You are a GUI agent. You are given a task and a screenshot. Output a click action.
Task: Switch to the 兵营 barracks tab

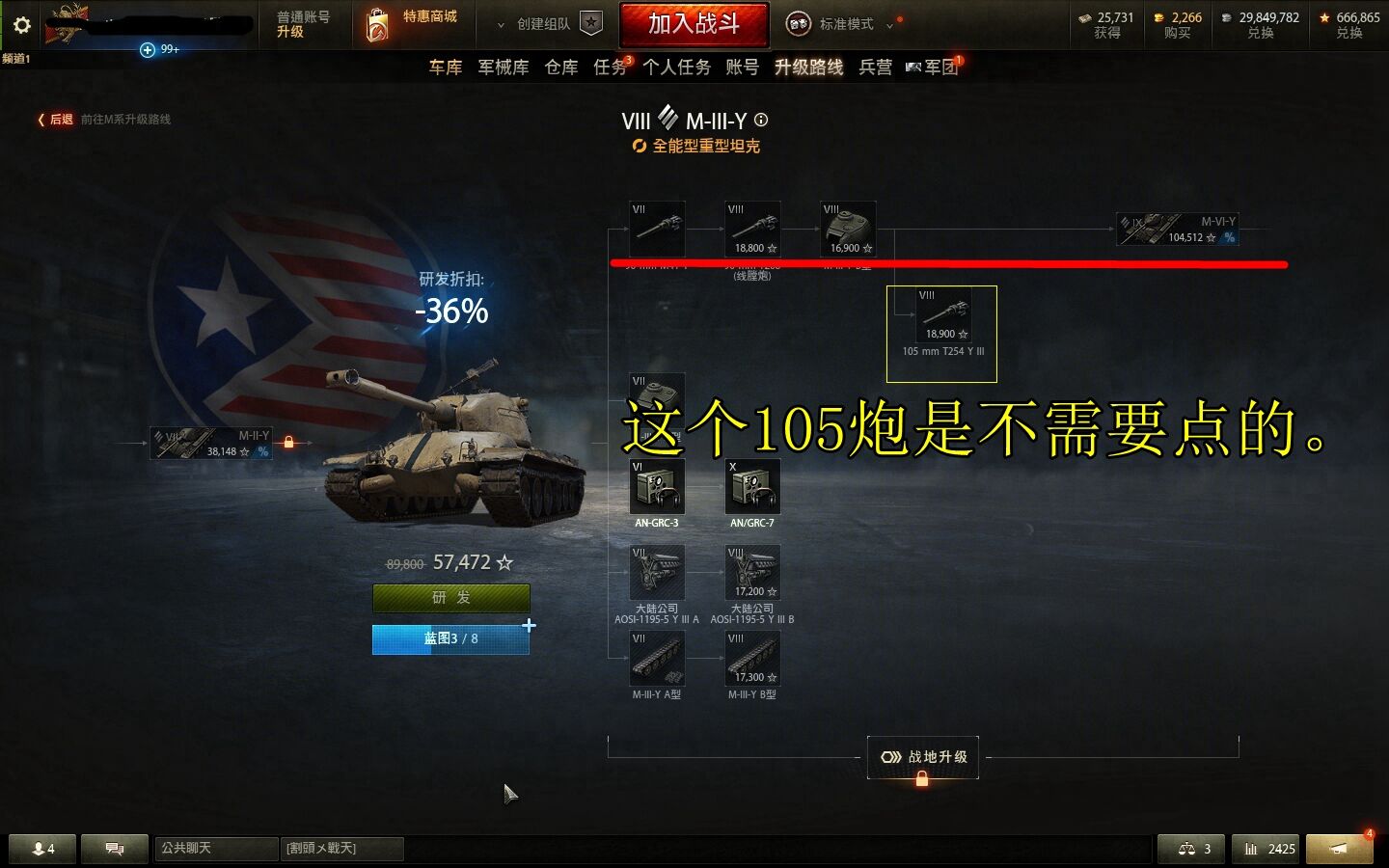pyautogui.click(x=874, y=68)
